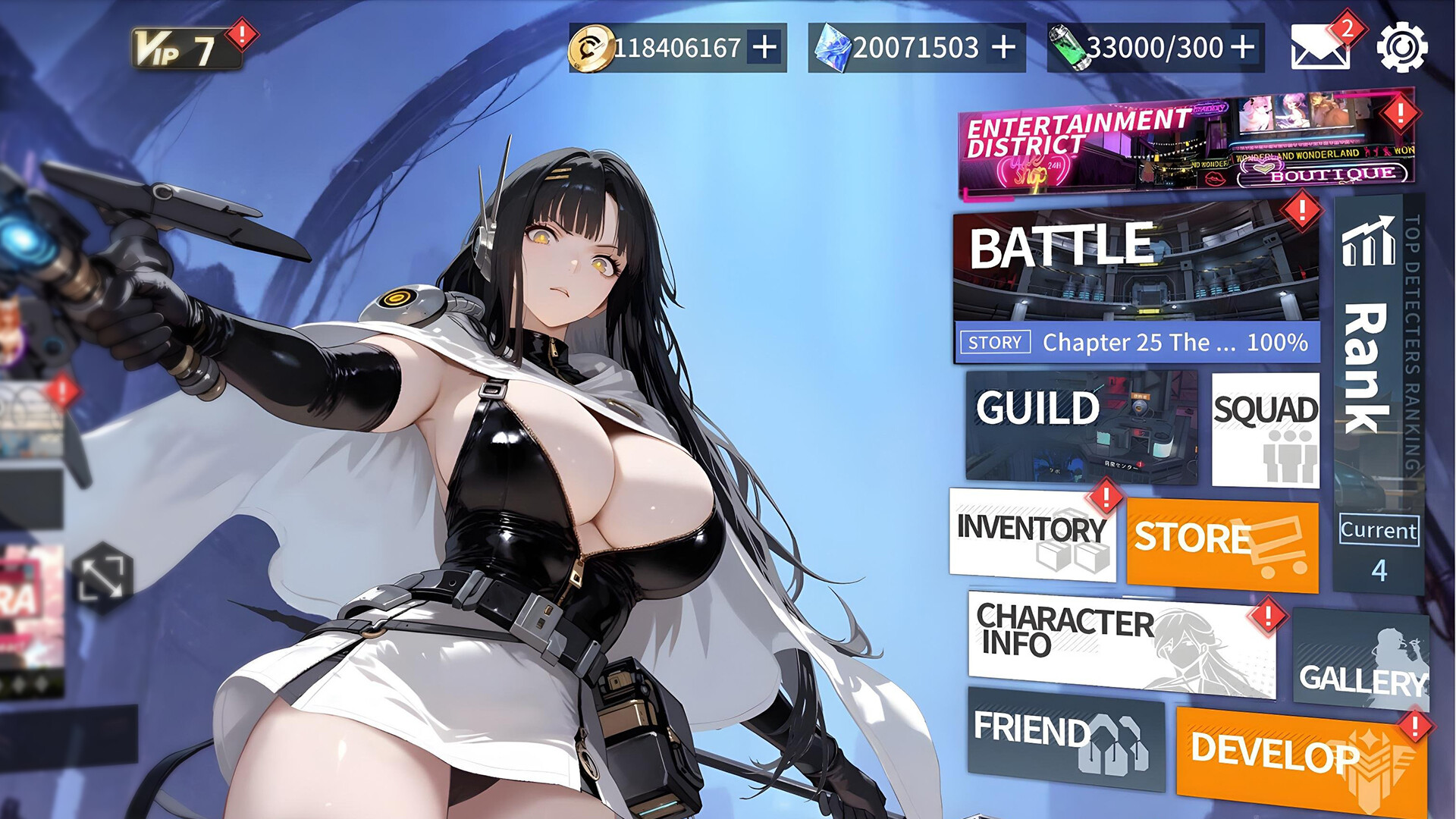Click the plus next to coin balance
The width and height of the screenshot is (1456, 819).
click(x=764, y=47)
